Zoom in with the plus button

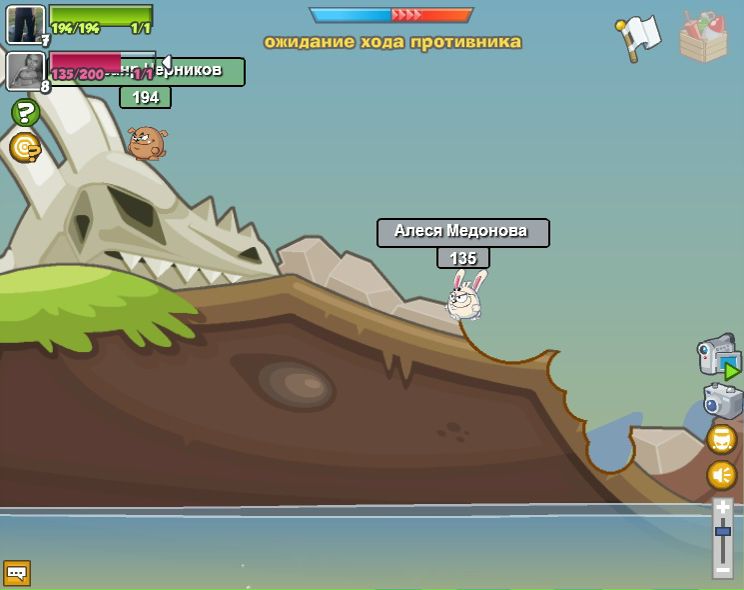coord(723,508)
